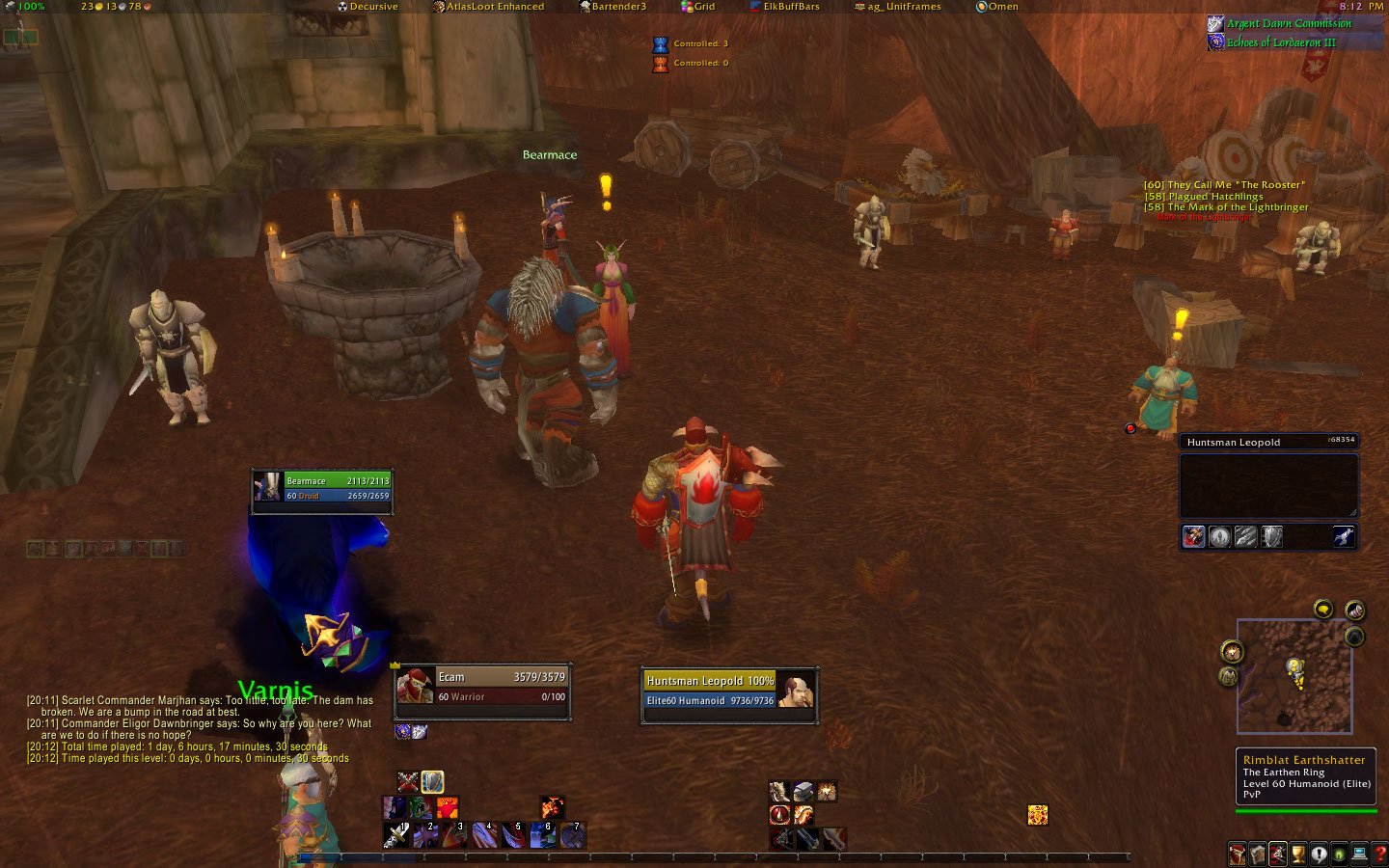Switch to the highlighted shield stance
This screenshot has width=1389, height=868.
[432, 781]
